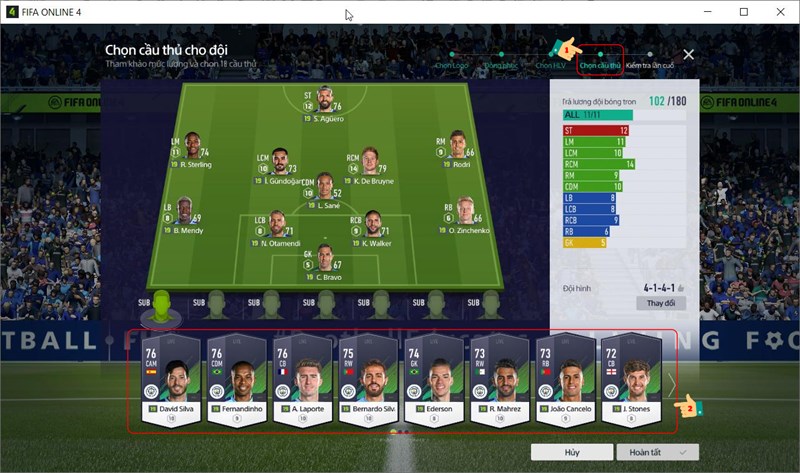Close the team selection dialog
The image size is (800, 473).
[688, 55]
